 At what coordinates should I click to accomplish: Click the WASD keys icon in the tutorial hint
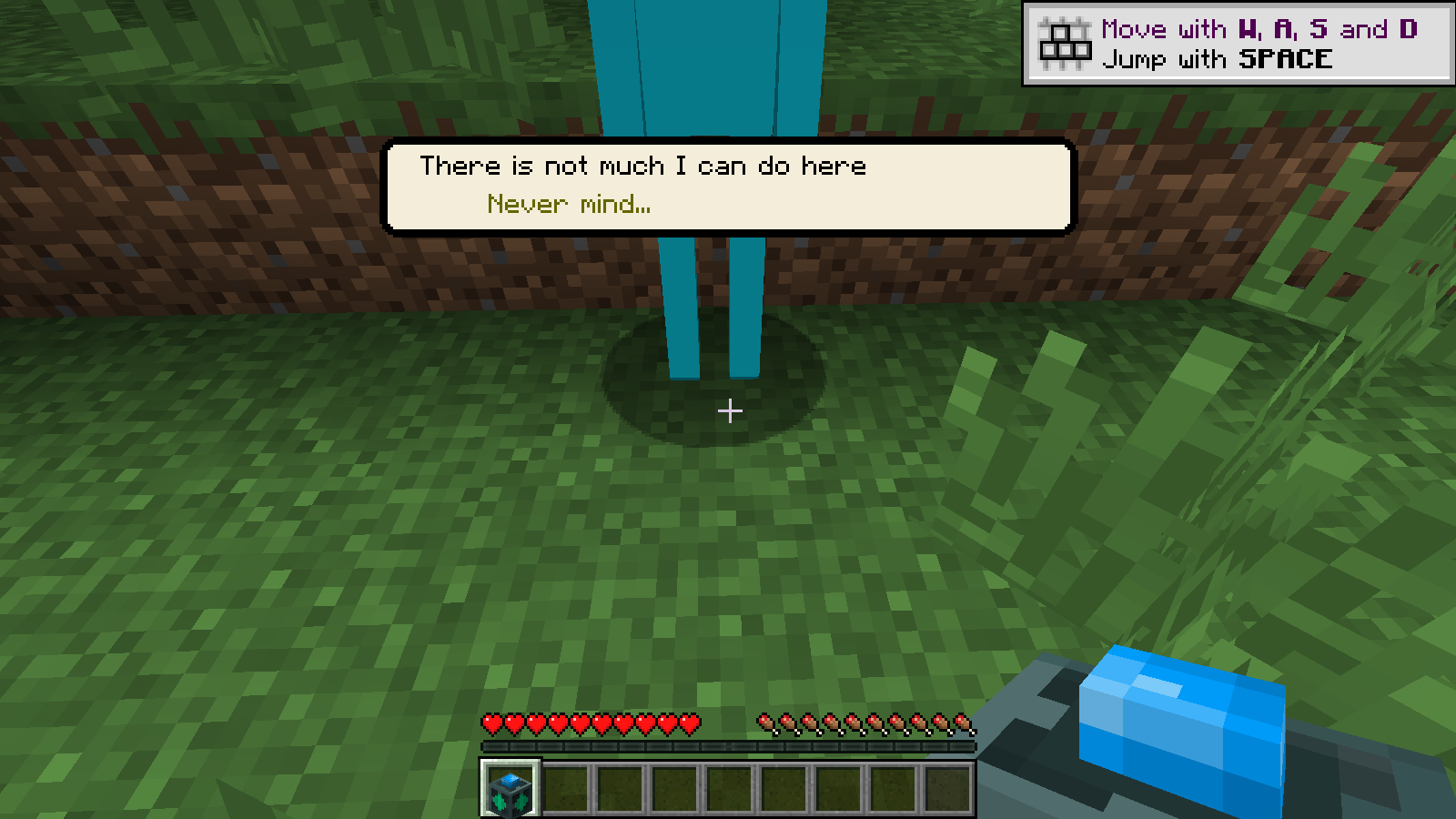[x=1065, y=40]
